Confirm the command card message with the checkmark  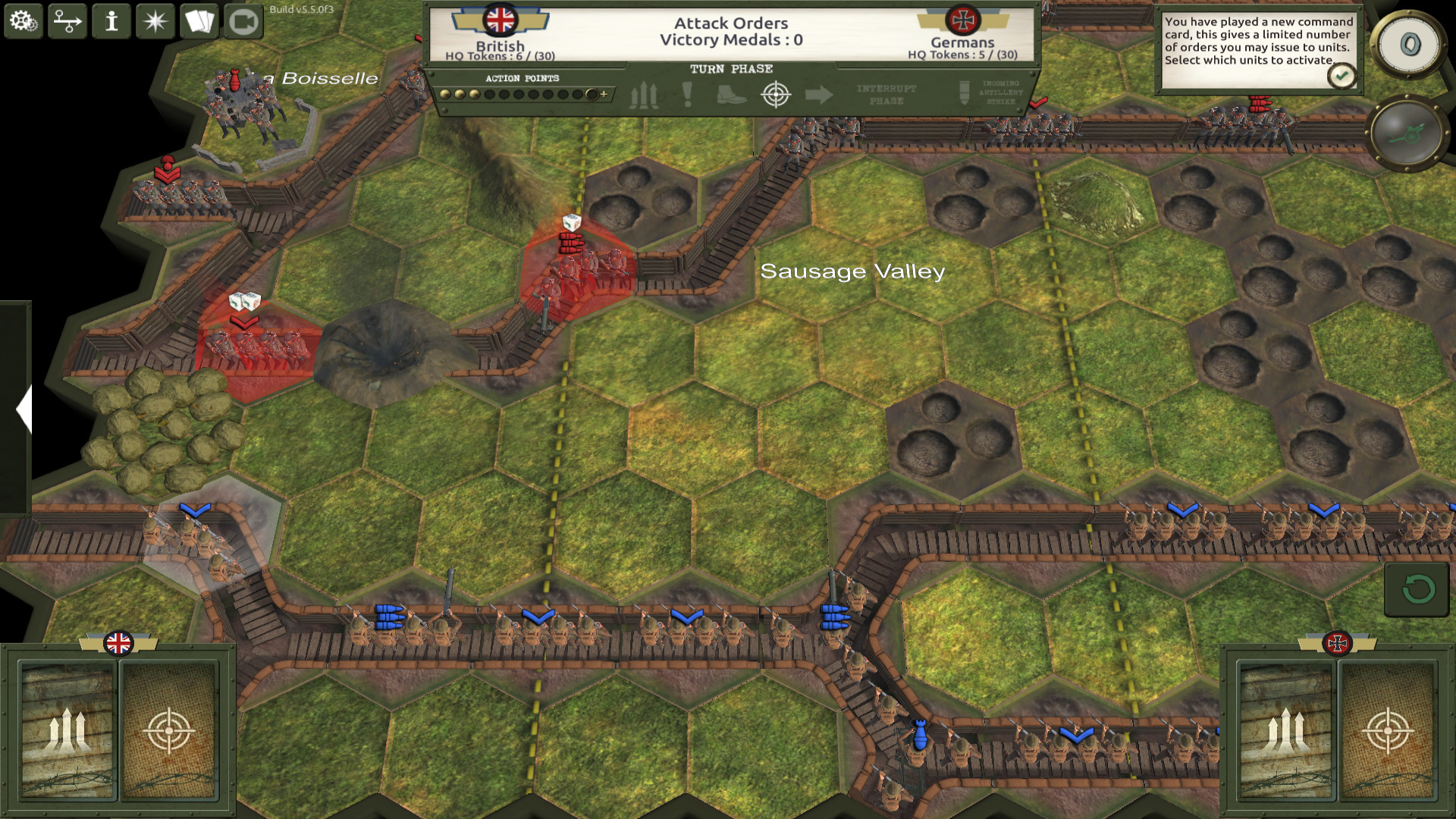point(1341,75)
